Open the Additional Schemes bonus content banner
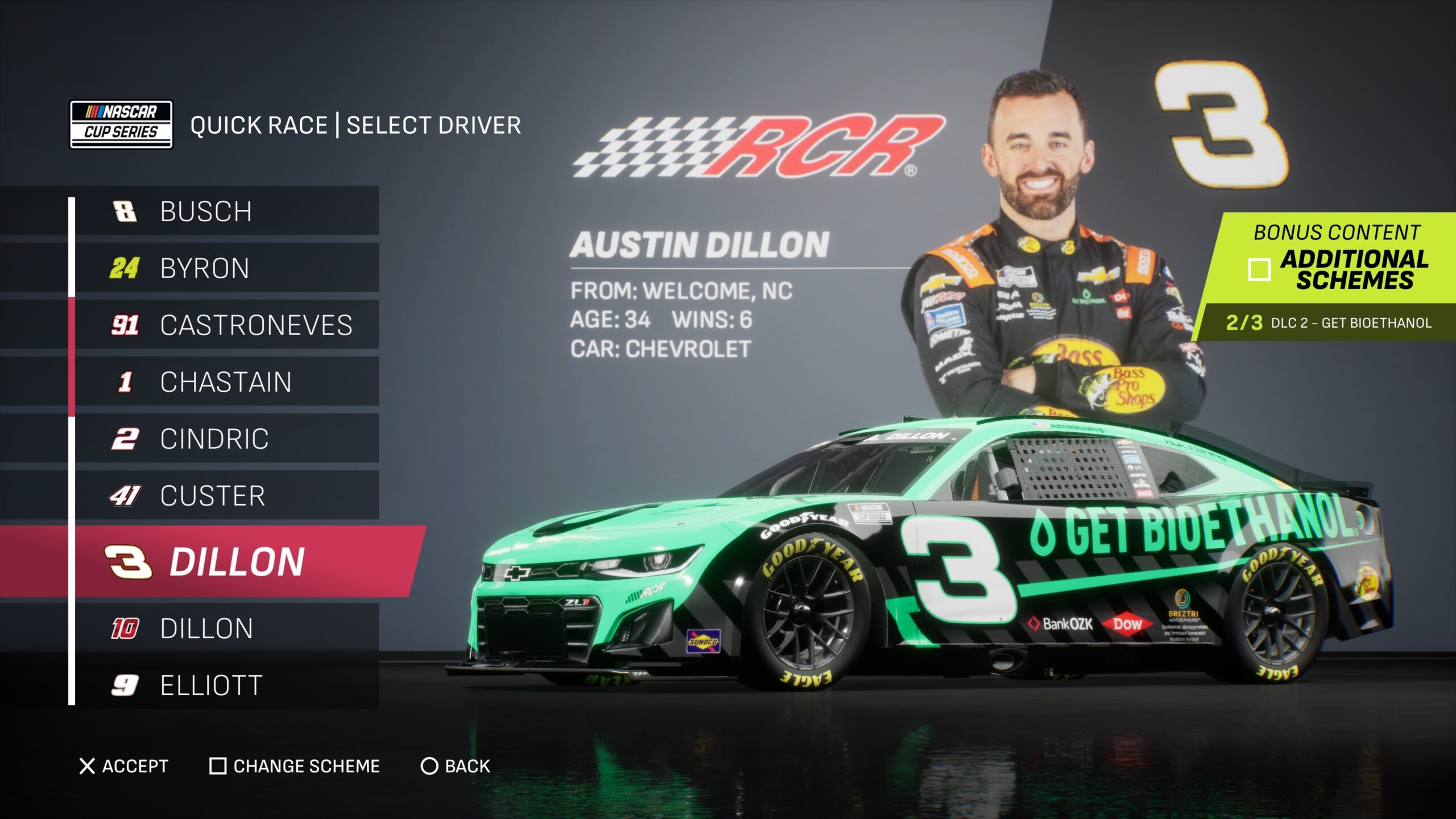 [x=1337, y=259]
